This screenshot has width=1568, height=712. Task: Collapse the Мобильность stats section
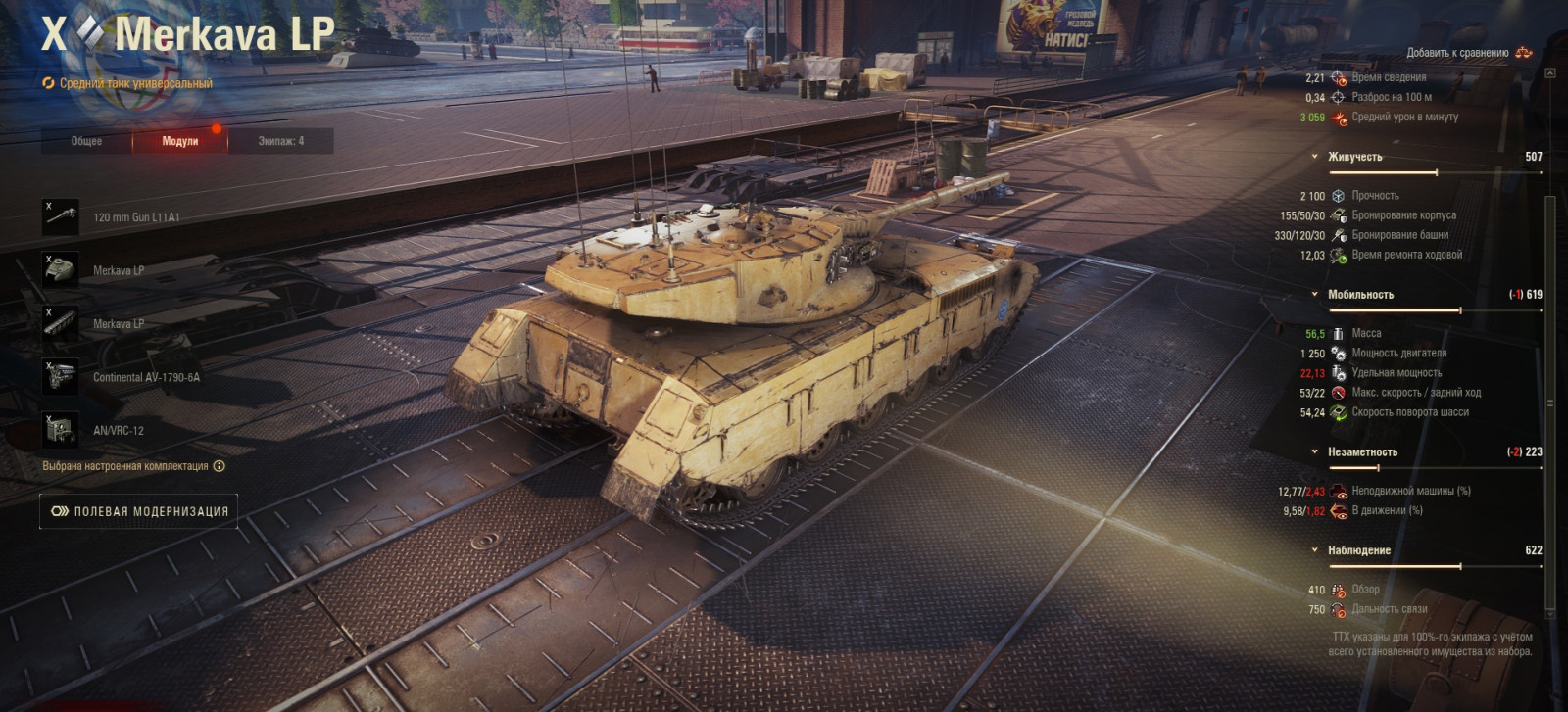(1315, 294)
